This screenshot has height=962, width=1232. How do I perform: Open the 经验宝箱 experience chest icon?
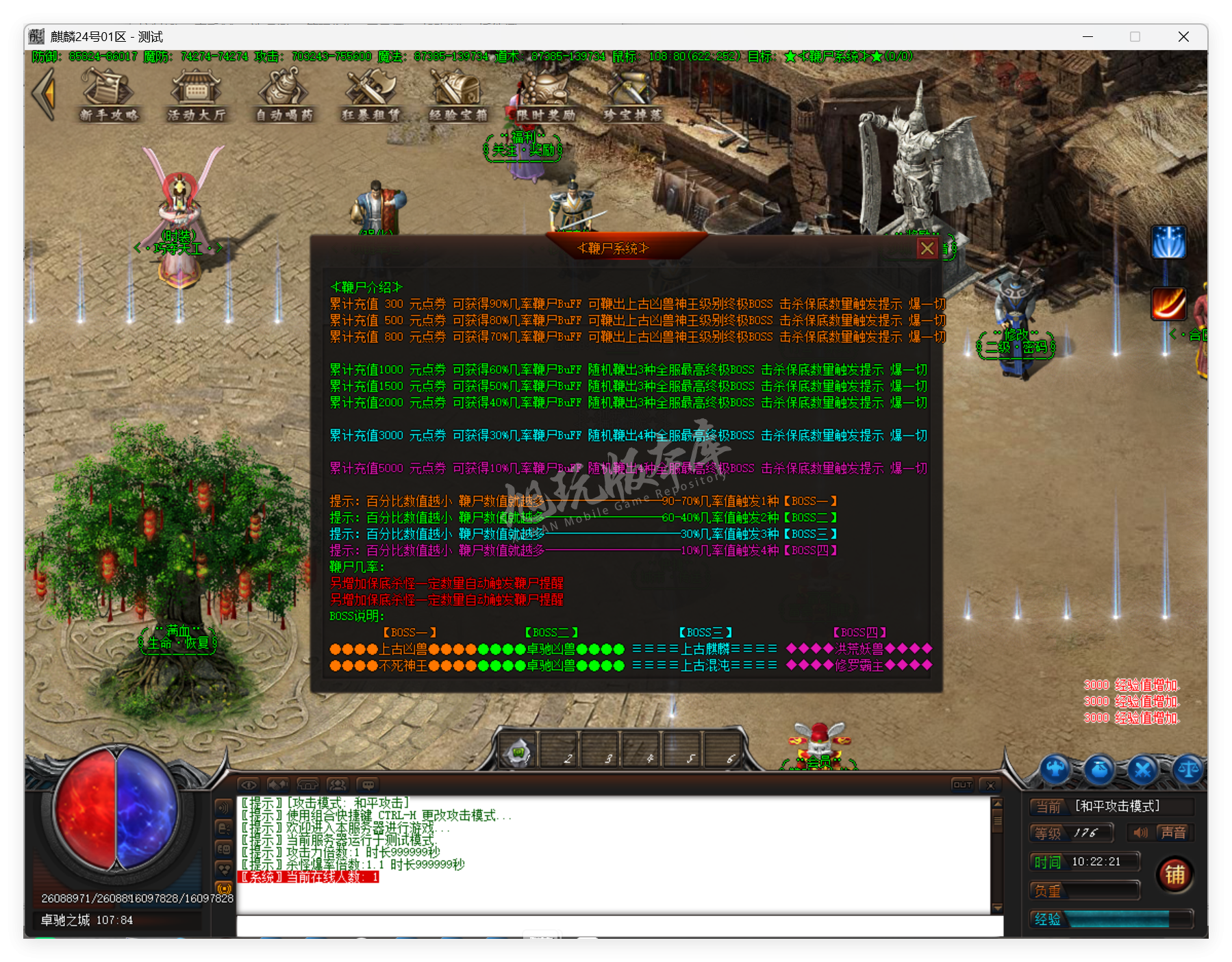[454, 94]
